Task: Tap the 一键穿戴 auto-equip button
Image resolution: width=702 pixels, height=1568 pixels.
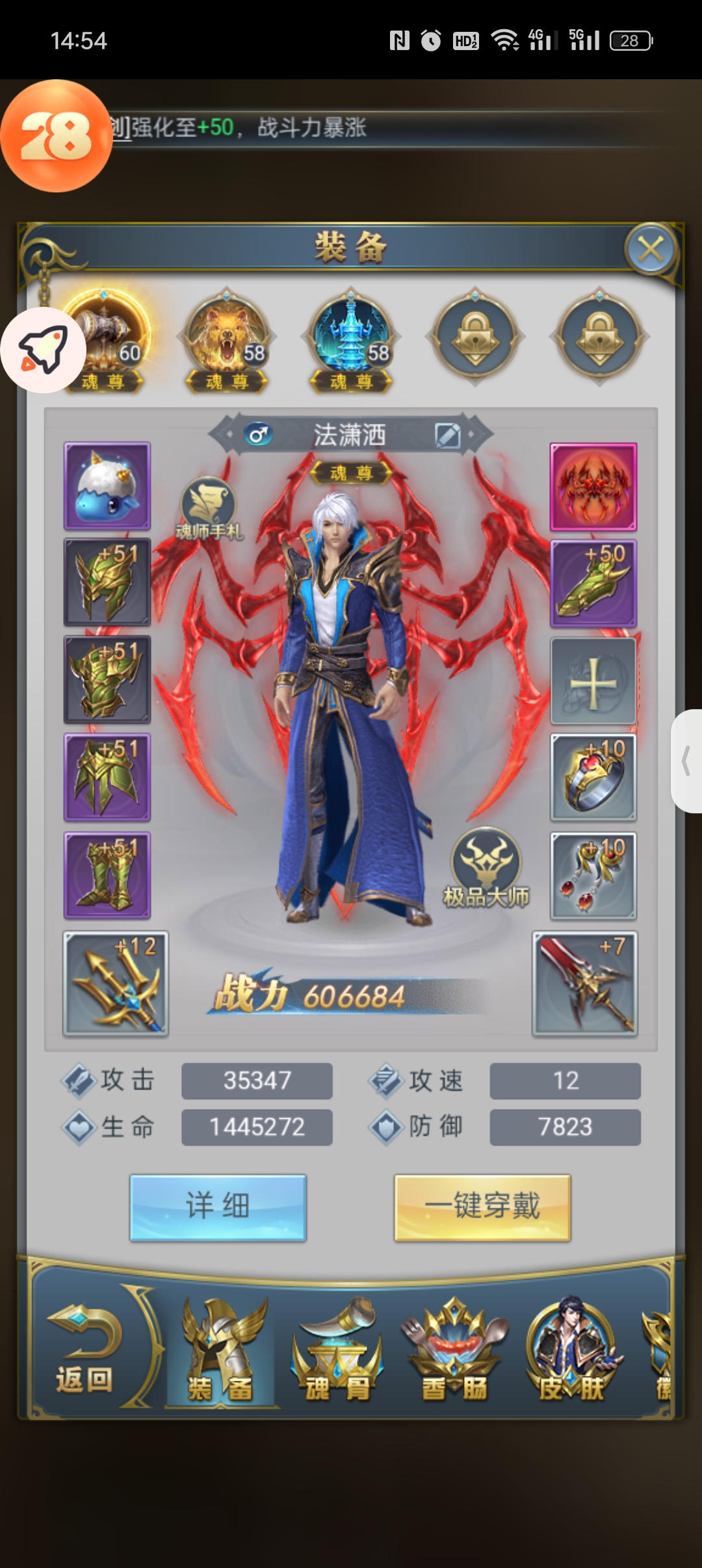Action: tap(482, 1207)
